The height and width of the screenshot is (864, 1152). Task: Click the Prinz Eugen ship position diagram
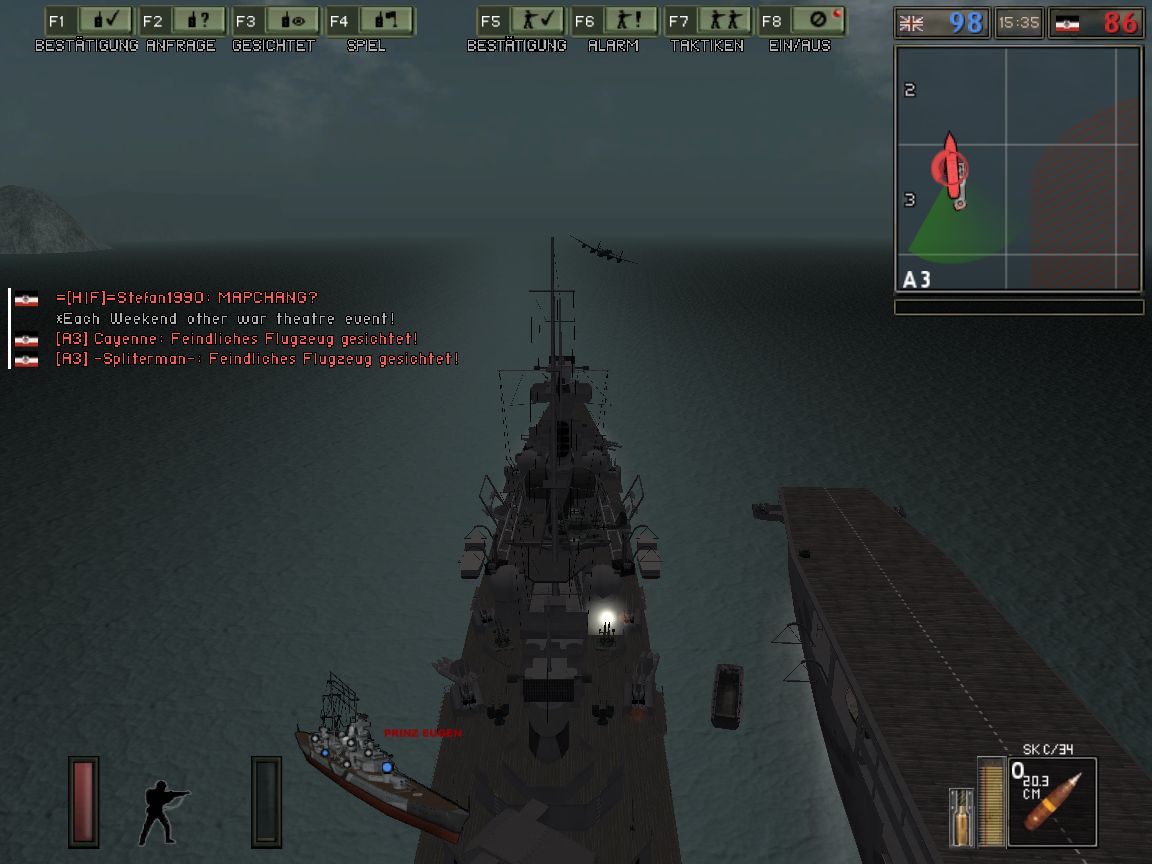[x=380, y=765]
